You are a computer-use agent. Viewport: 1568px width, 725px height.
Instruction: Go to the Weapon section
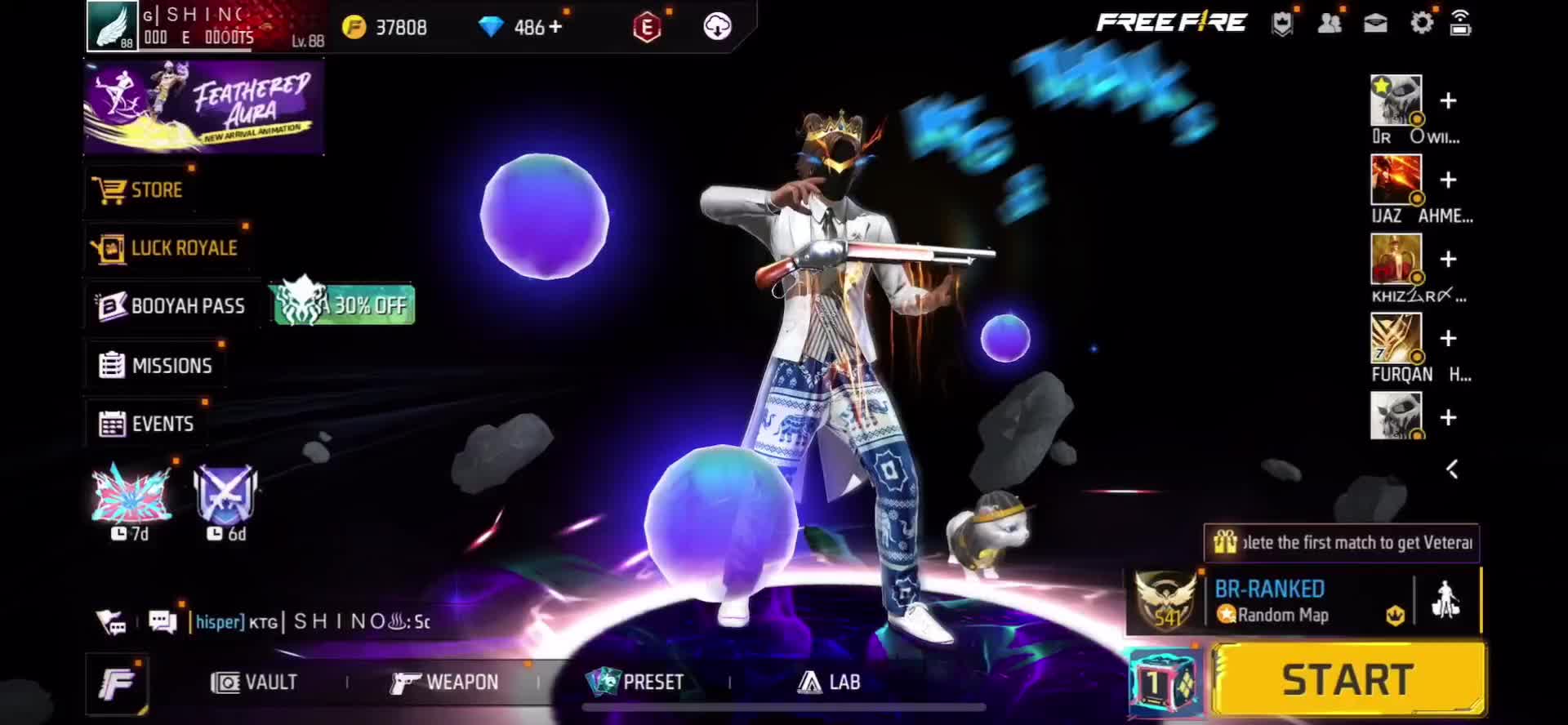pyautogui.click(x=444, y=682)
